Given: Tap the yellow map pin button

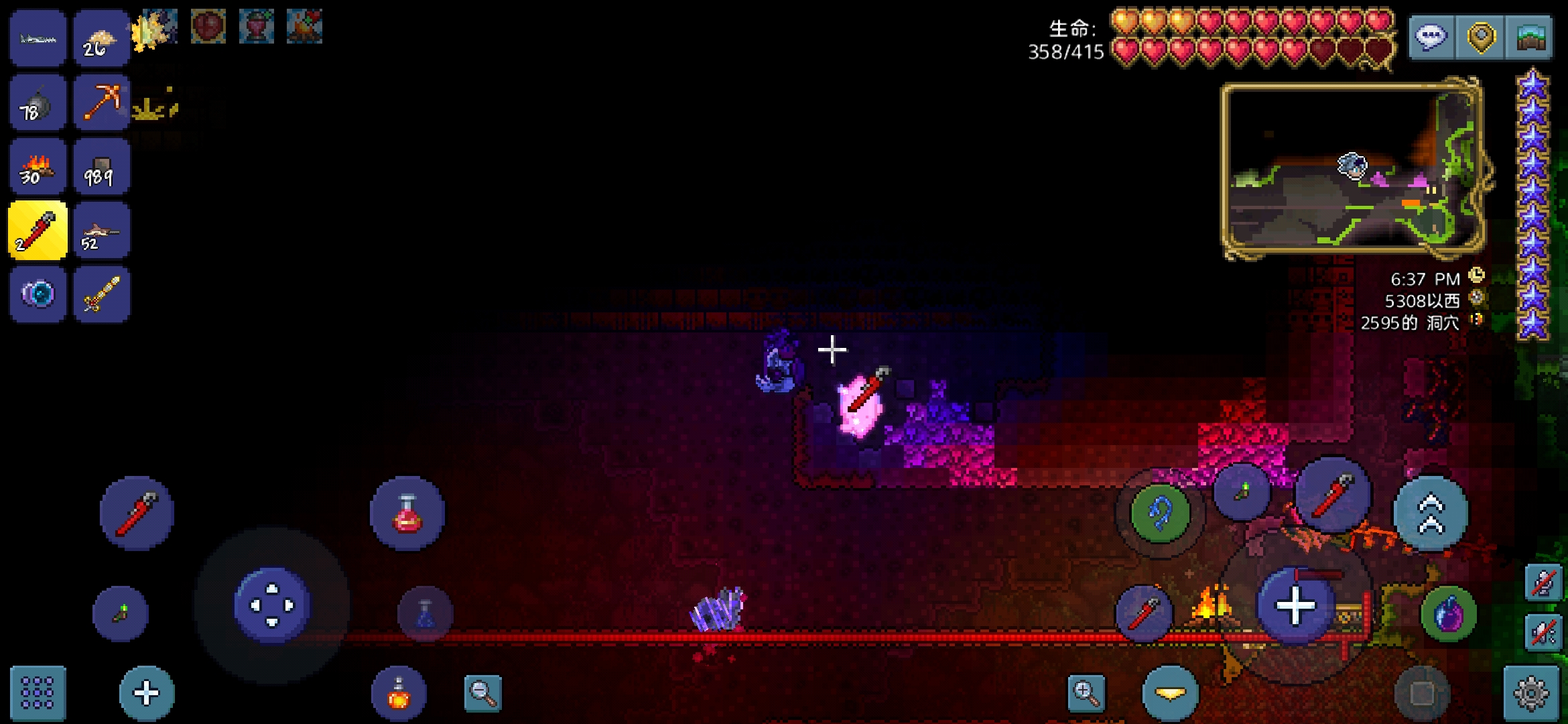Looking at the screenshot, I should [1481, 38].
